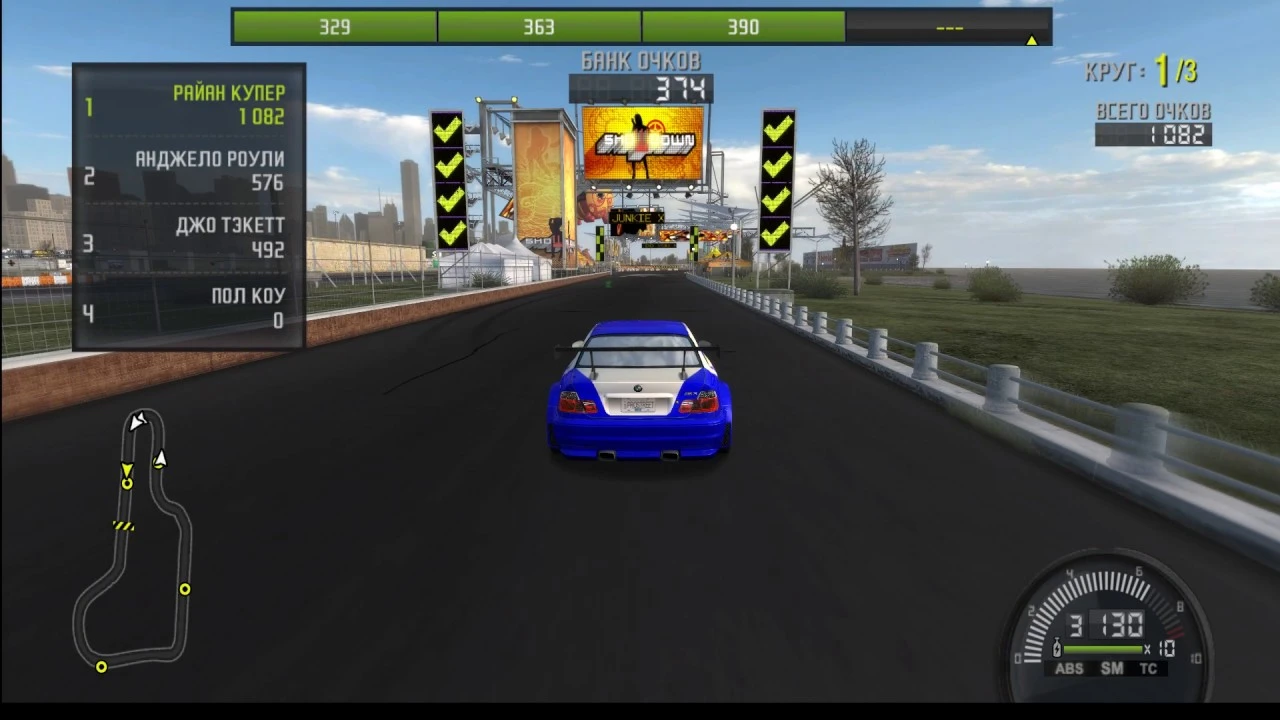The width and height of the screenshot is (1280, 720).
Task: Select the checkpoint dot at the minimap bottom
Action: click(x=101, y=666)
